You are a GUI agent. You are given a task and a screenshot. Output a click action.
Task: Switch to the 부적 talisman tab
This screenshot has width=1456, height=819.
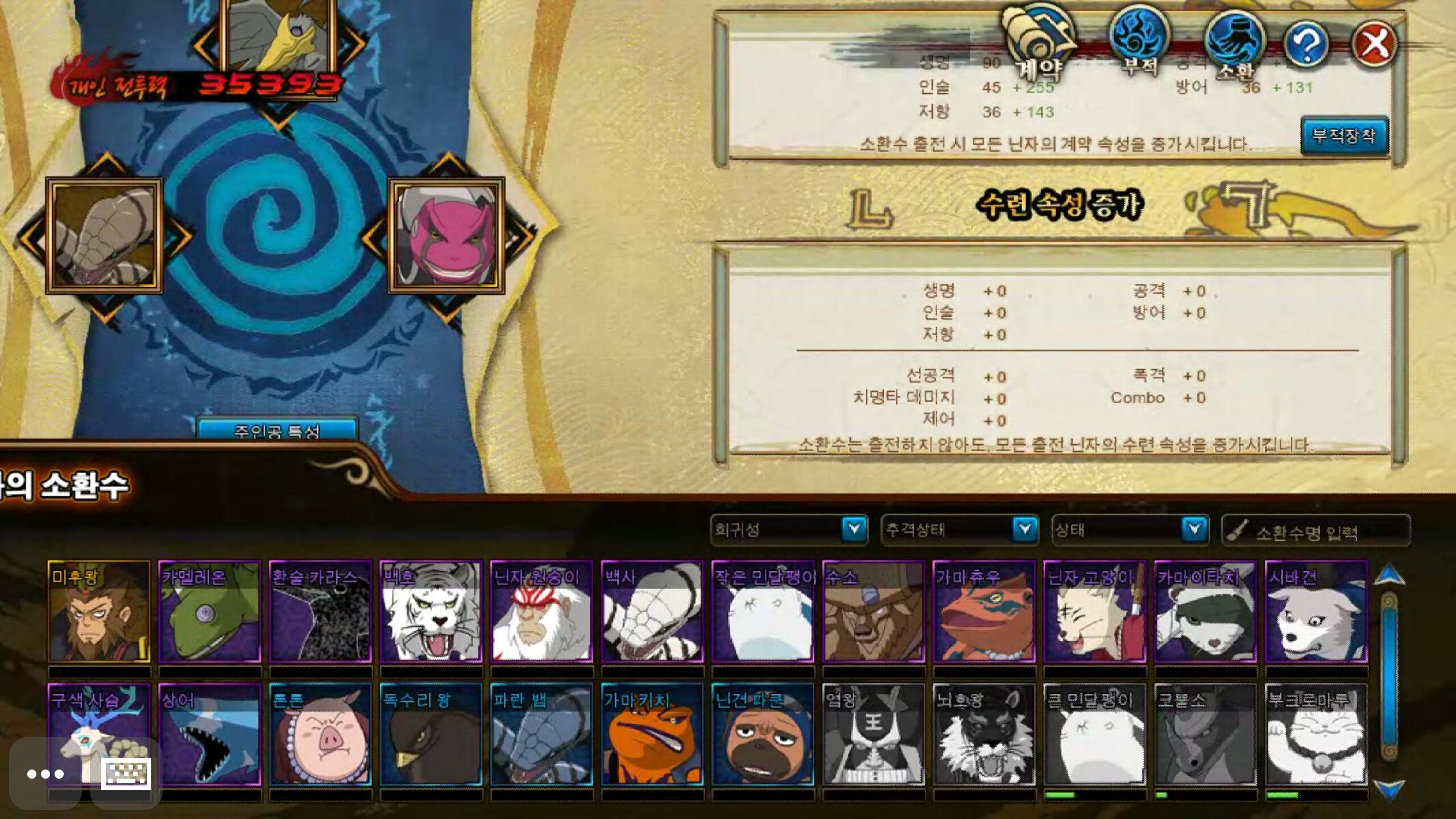[1139, 41]
